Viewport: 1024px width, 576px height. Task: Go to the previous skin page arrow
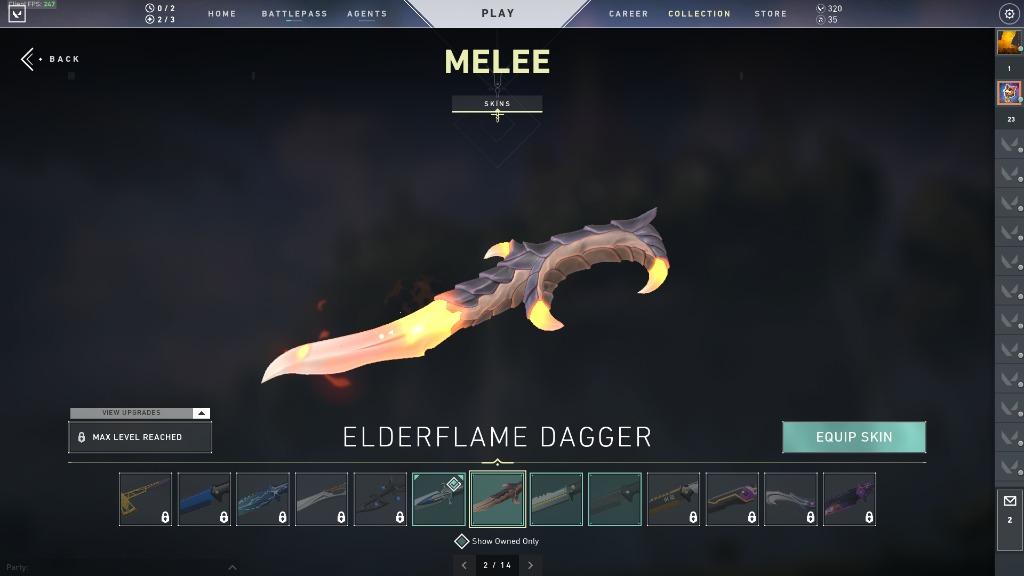[x=463, y=565]
